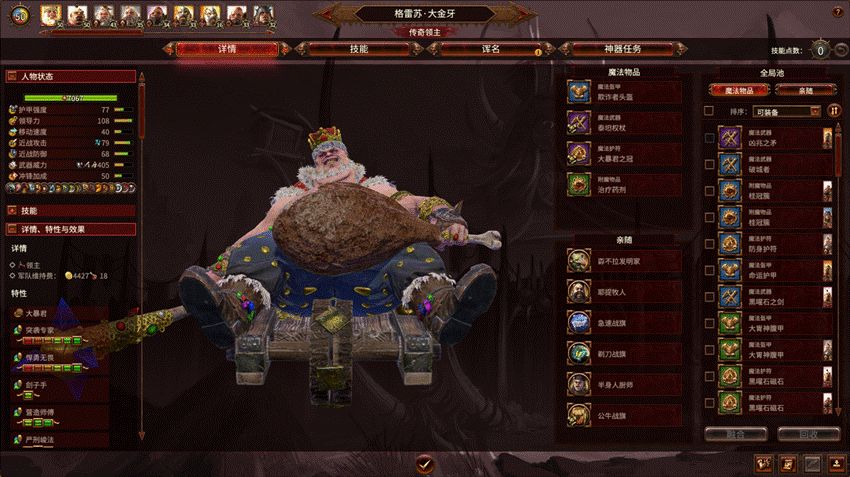This screenshot has width=850, height=477.
Task: Open the 译名 tab
Action: 489,48
